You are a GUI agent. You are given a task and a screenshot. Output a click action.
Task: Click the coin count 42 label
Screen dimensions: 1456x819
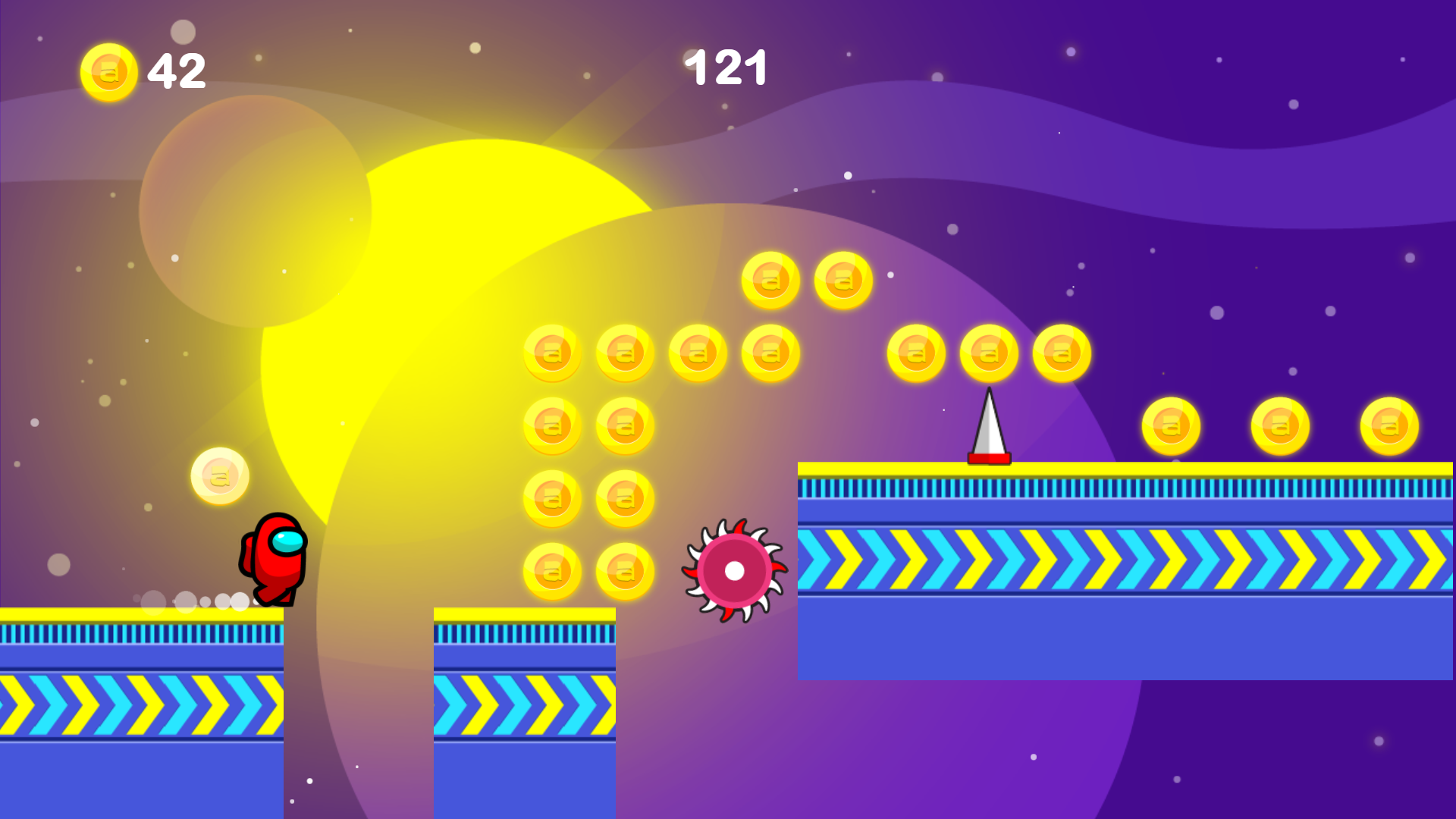click(176, 71)
